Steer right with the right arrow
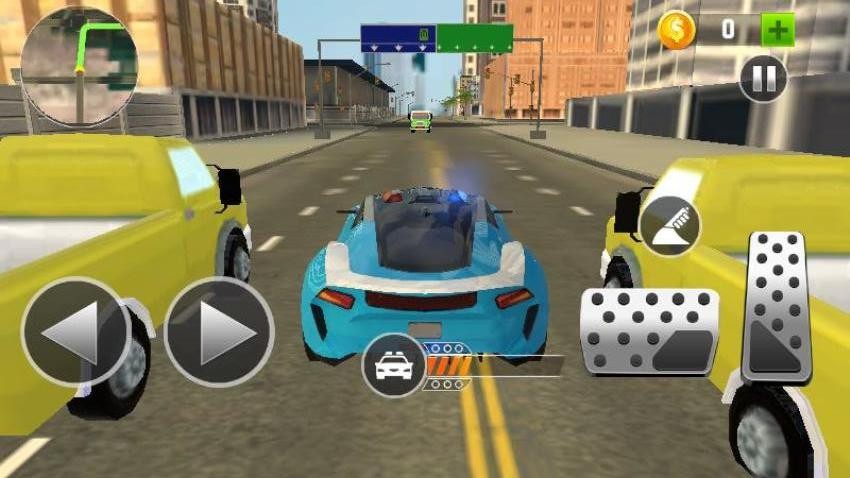 coord(219,332)
